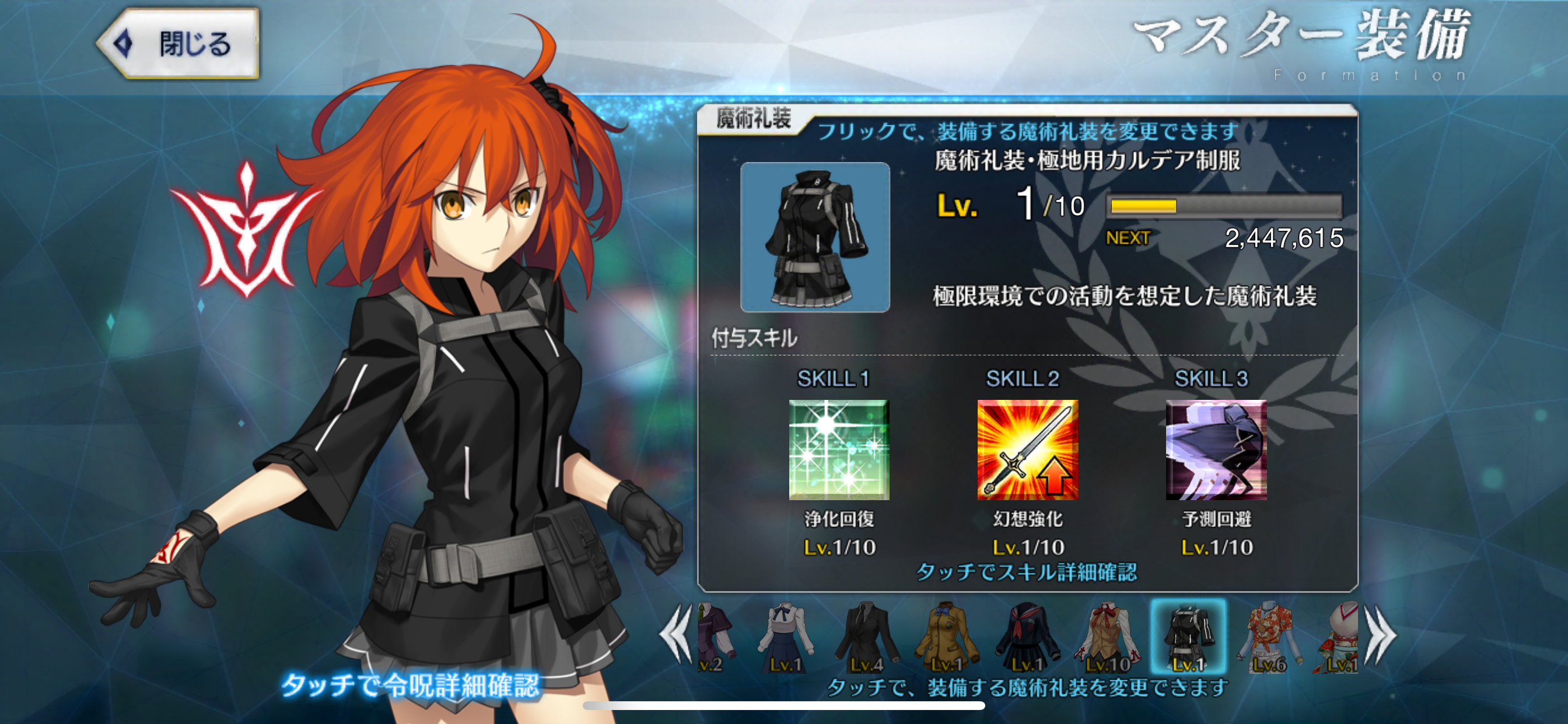Choose the purple cape outfit thumbnail

coord(715,637)
